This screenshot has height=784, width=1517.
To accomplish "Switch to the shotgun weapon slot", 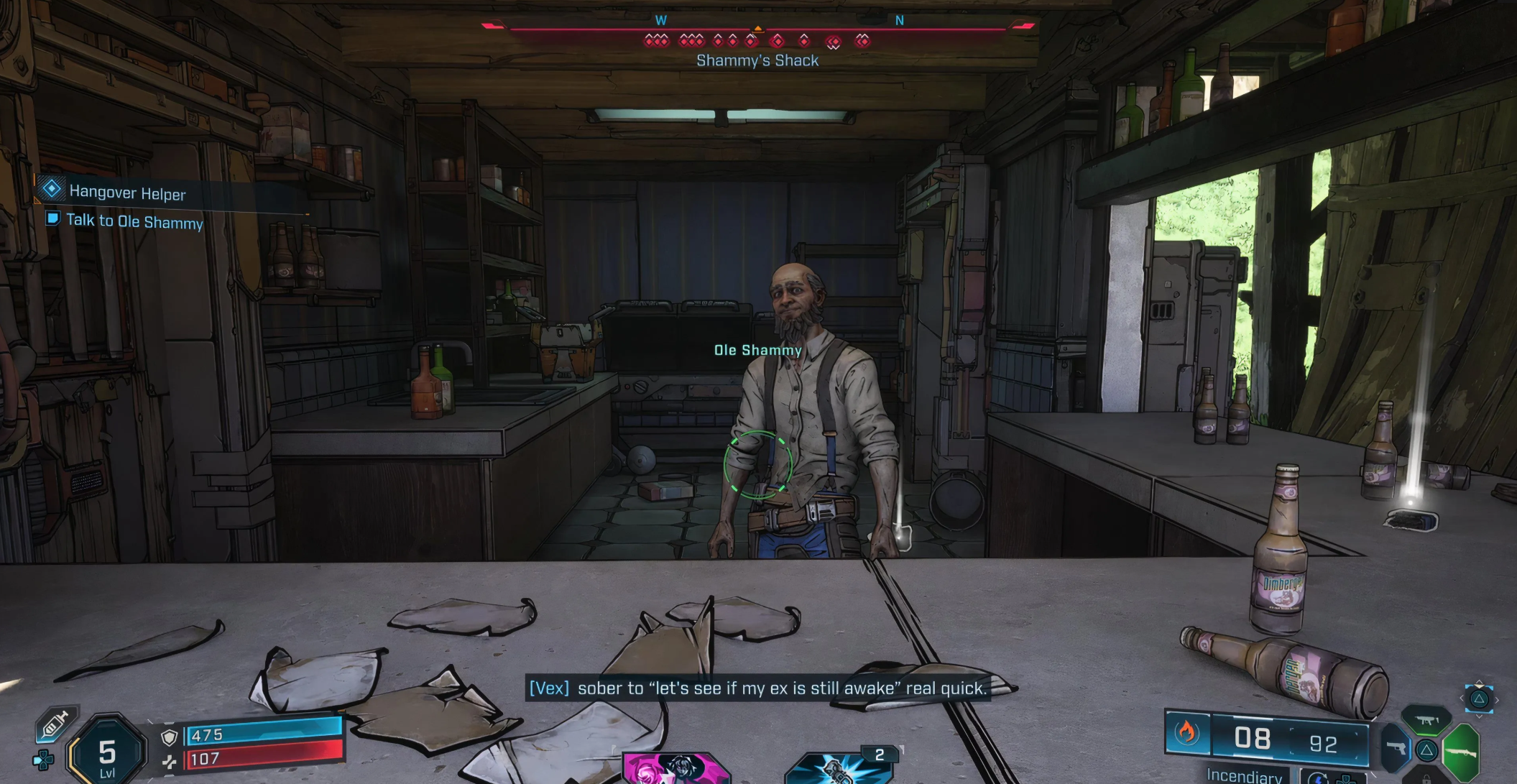I will pyautogui.click(x=1461, y=752).
